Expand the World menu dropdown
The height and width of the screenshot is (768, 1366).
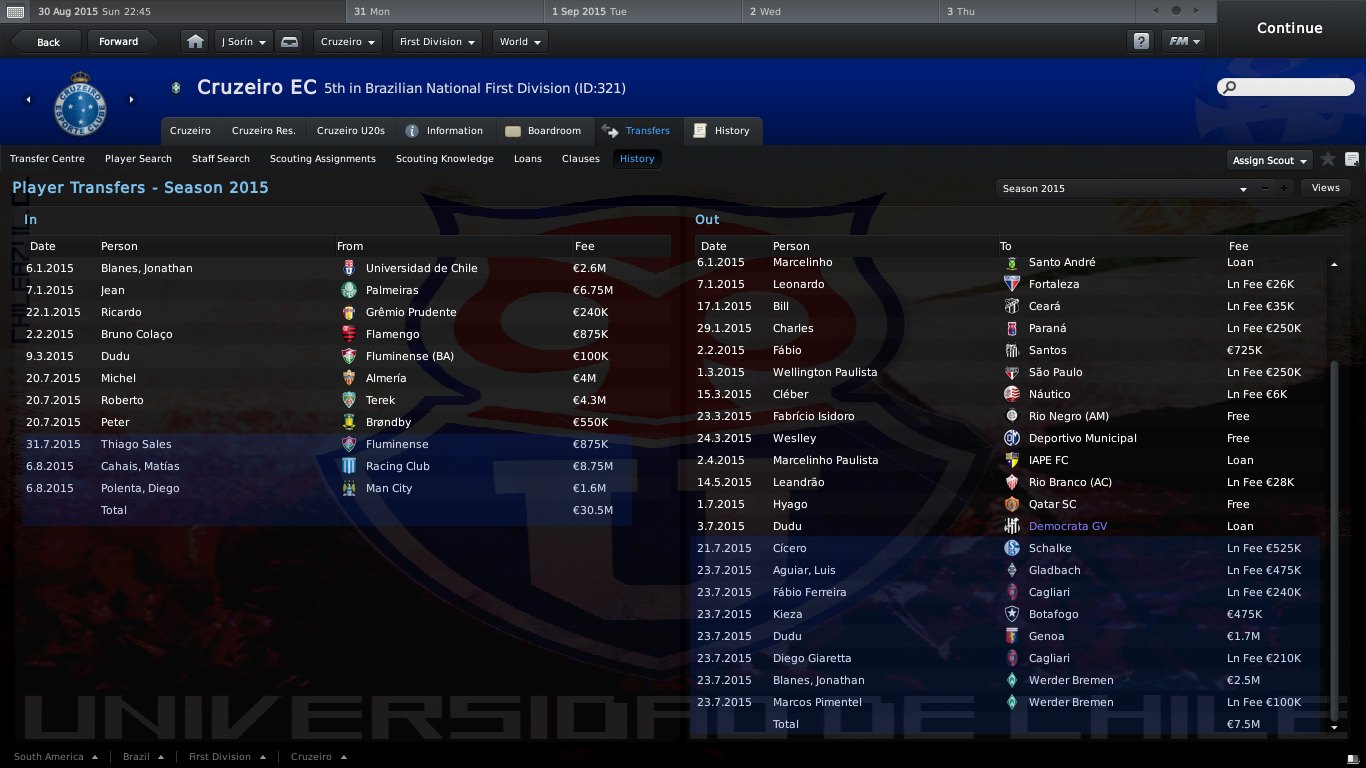(520, 42)
